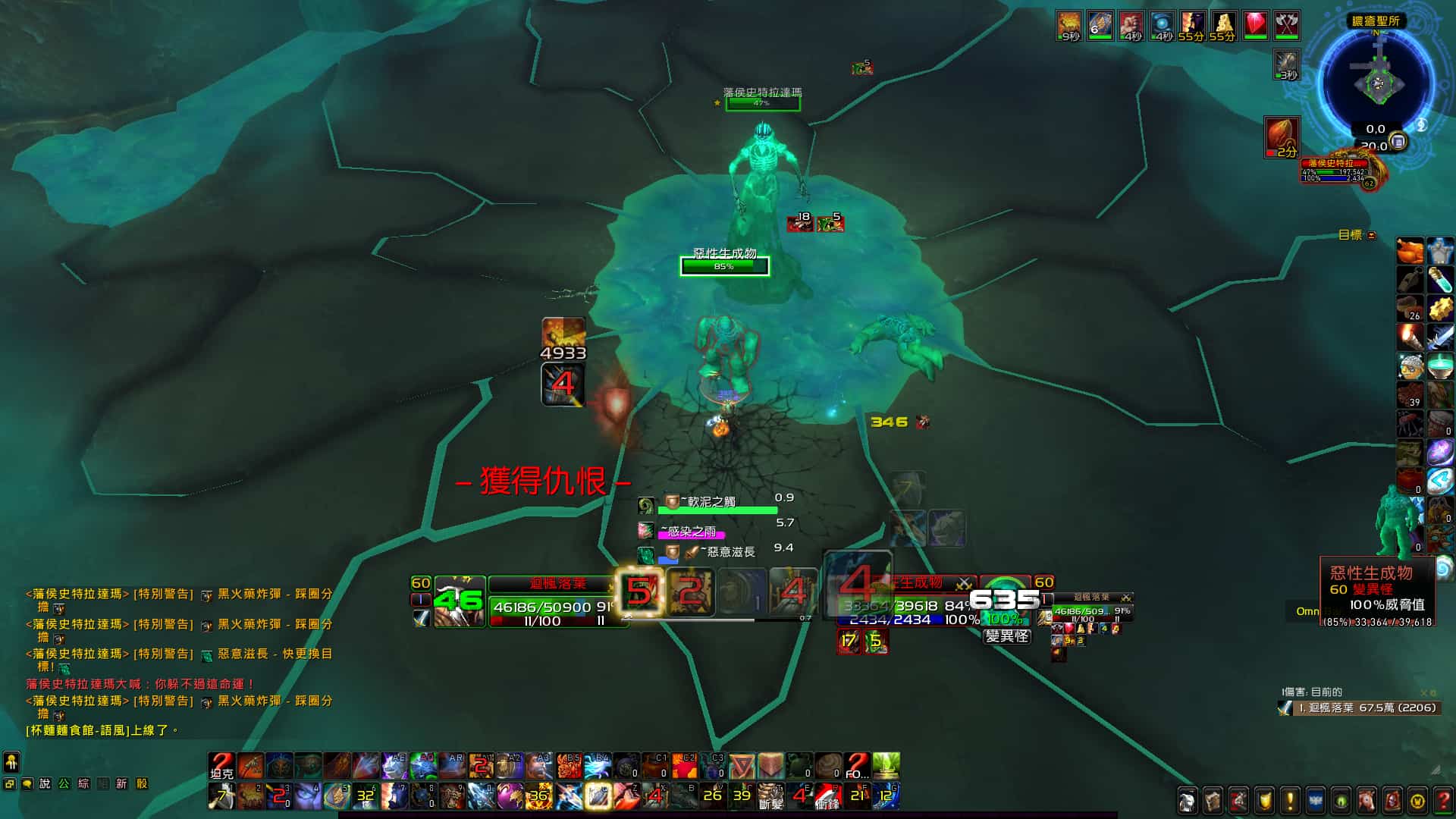Screen dimensions: 1456x819
Task: Open the green eye group finder button
Action: (x=1341, y=800)
